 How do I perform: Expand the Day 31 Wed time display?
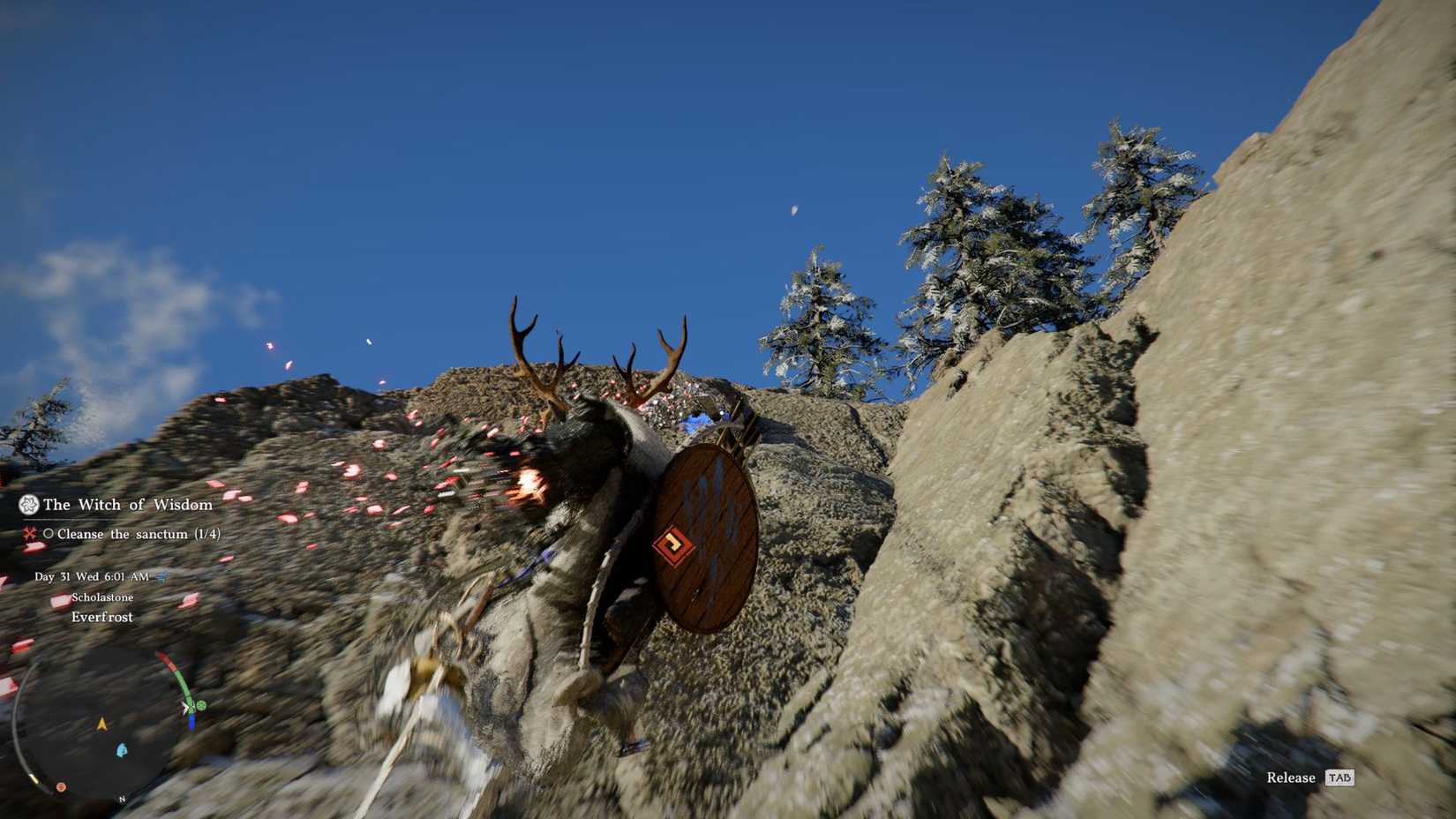coord(91,577)
